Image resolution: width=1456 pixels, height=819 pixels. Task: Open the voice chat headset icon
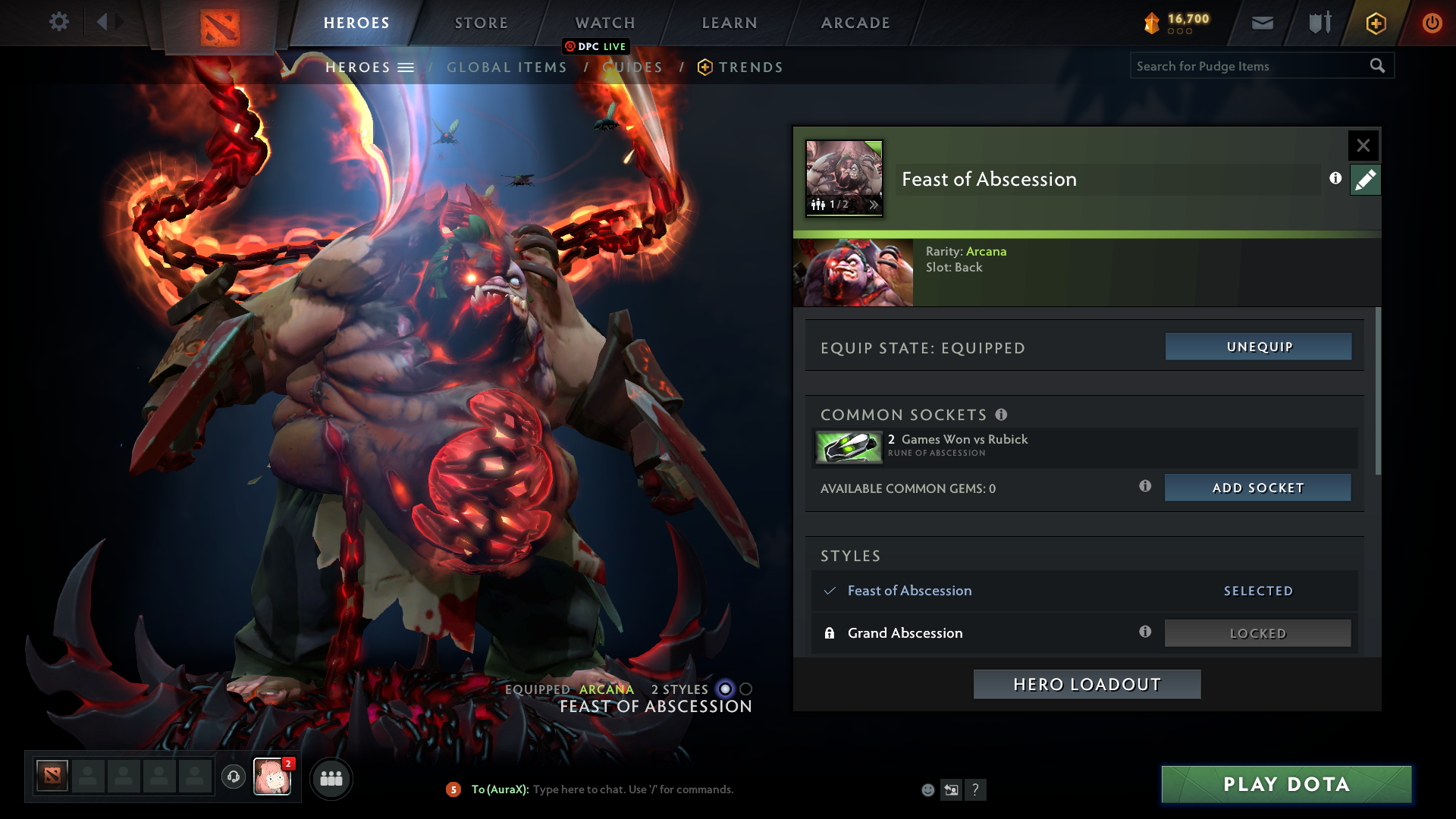(x=233, y=777)
